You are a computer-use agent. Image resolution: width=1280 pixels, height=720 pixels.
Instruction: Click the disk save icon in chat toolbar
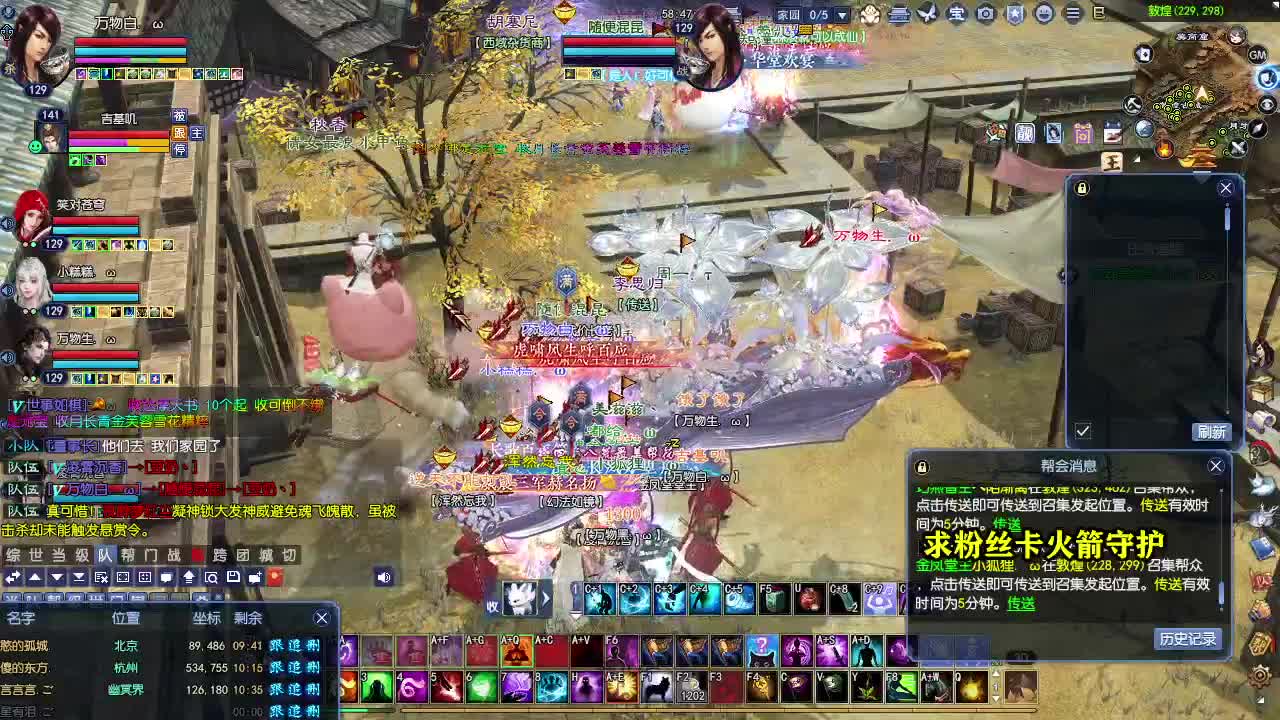[234, 578]
